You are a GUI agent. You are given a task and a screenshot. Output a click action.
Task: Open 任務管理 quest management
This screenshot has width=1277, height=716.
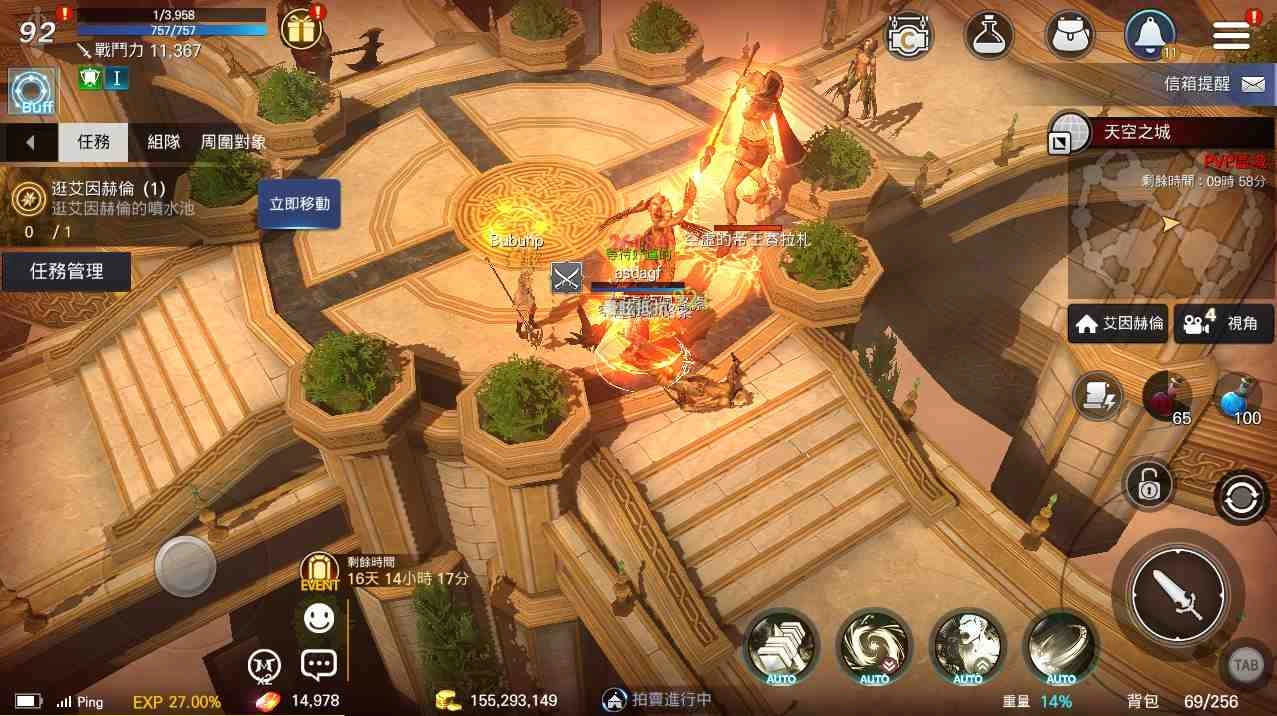click(66, 271)
